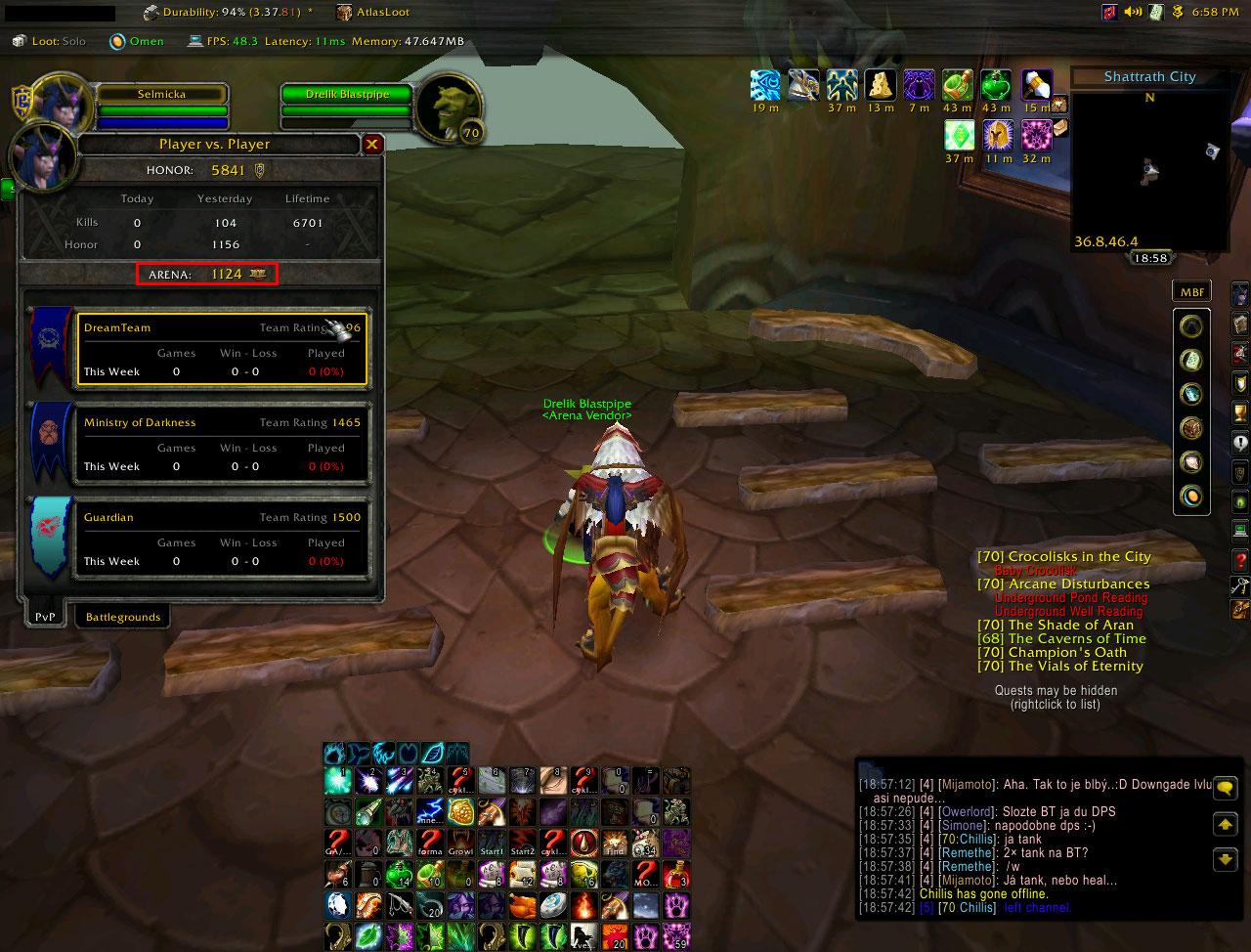The image size is (1251, 952).
Task: Switch to the Battlegrounds tab
Action: point(122,617)
